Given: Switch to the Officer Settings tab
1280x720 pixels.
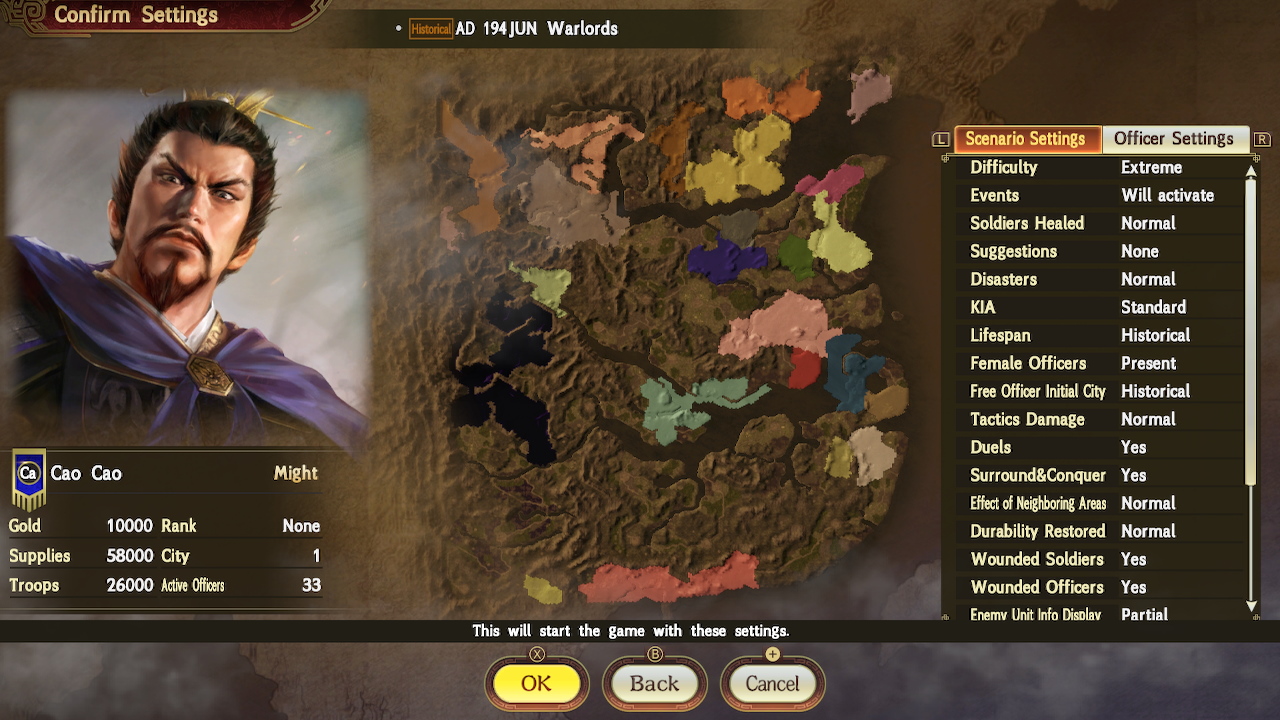Looking at the screenshot, I should pyautogui.click(x=1175, y=139).
